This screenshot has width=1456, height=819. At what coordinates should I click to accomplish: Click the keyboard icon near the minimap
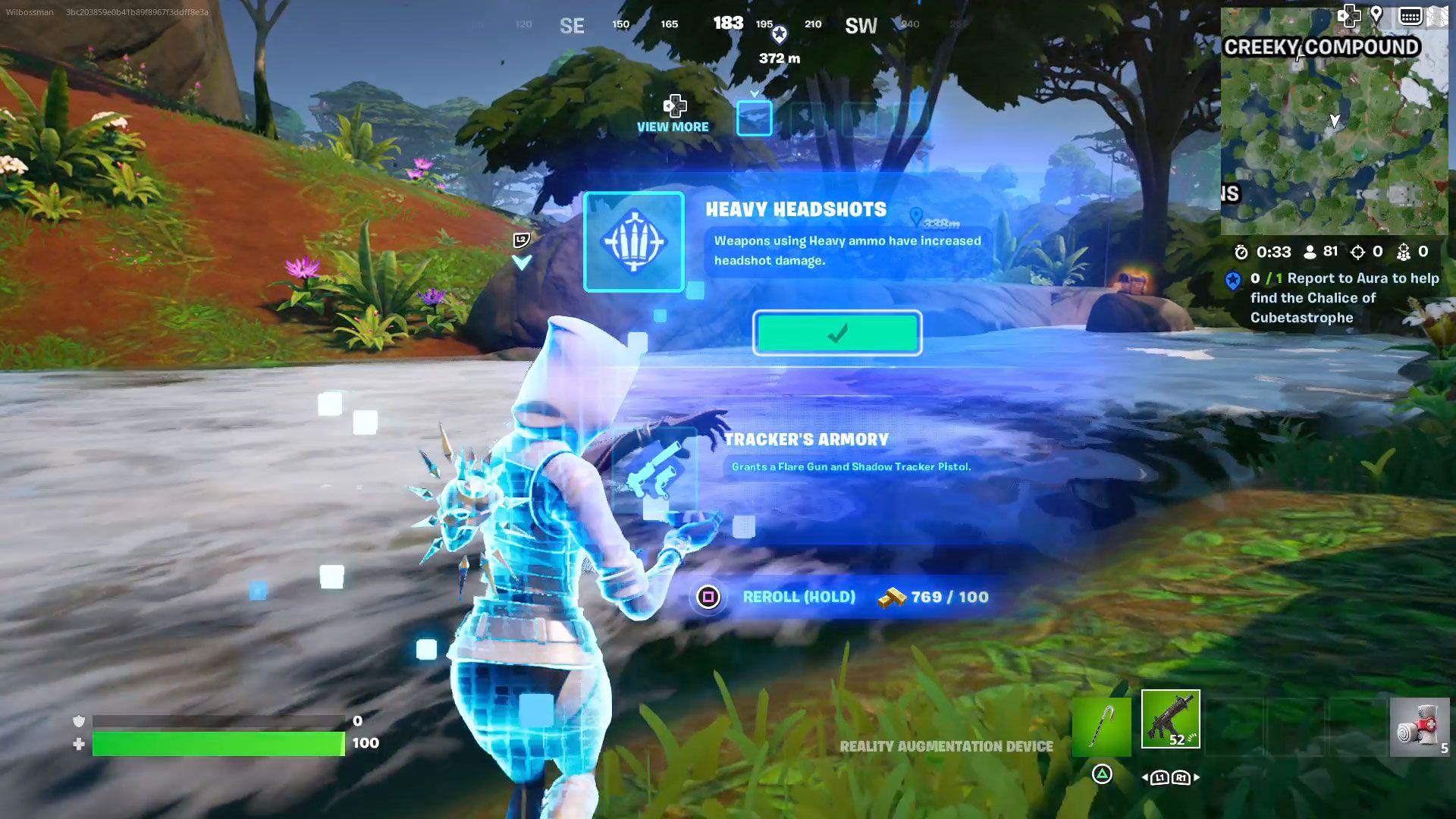click(x=1411, y=15)
